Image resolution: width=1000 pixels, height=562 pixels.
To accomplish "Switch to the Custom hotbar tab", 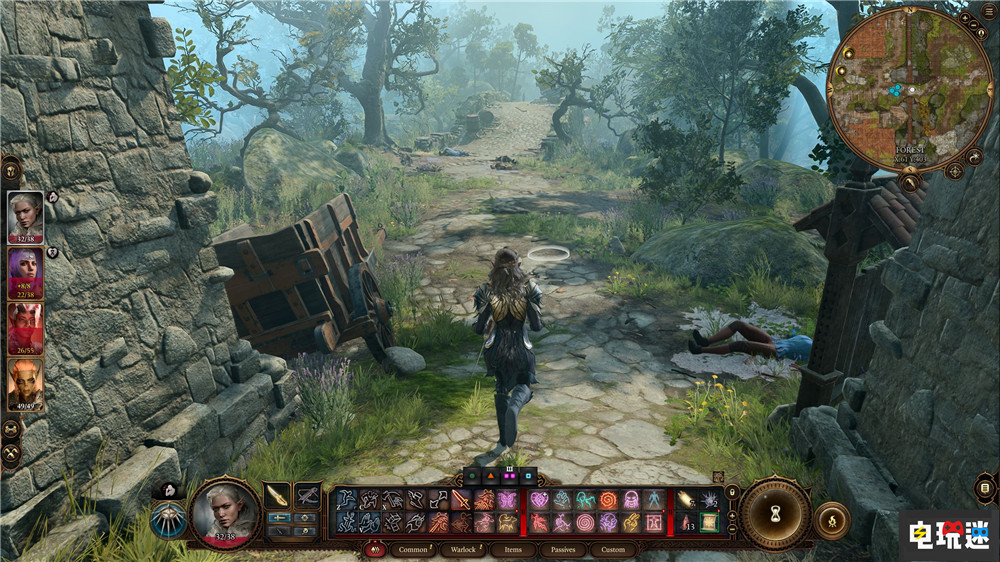I will [x=613, y=549].
